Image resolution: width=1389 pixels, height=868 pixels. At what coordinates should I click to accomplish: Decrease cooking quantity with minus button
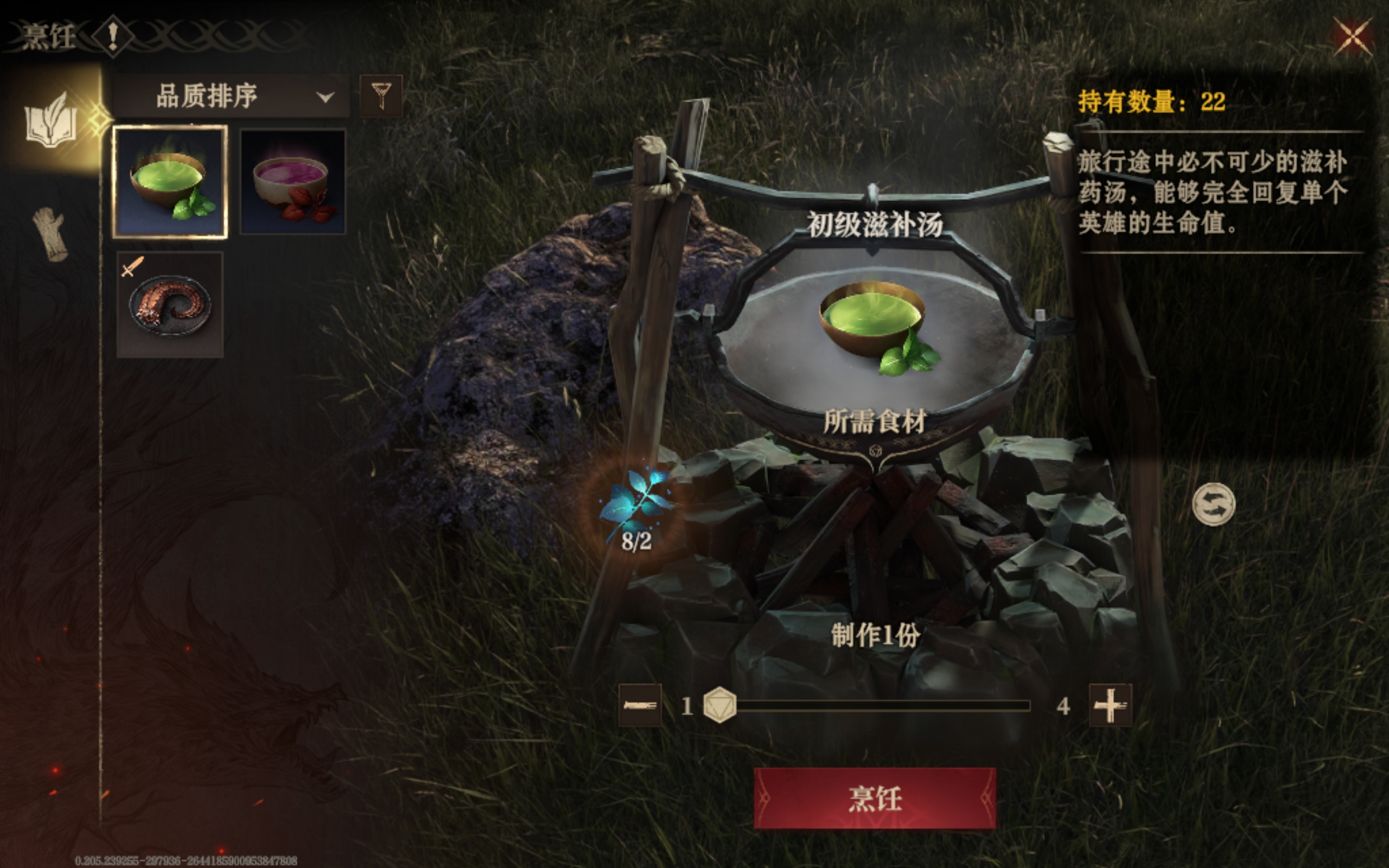(x=640, y=705)
